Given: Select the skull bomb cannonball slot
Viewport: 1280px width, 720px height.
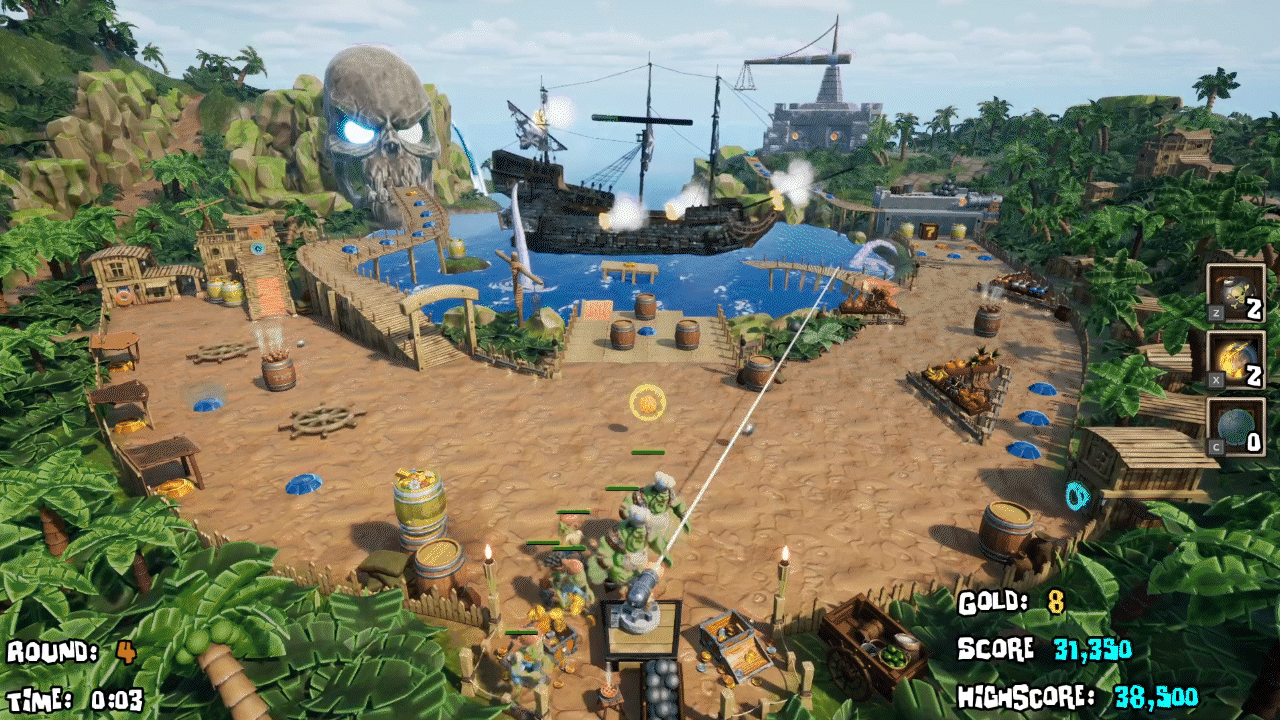Looking at the screenshot, I should pos(1236,292).
